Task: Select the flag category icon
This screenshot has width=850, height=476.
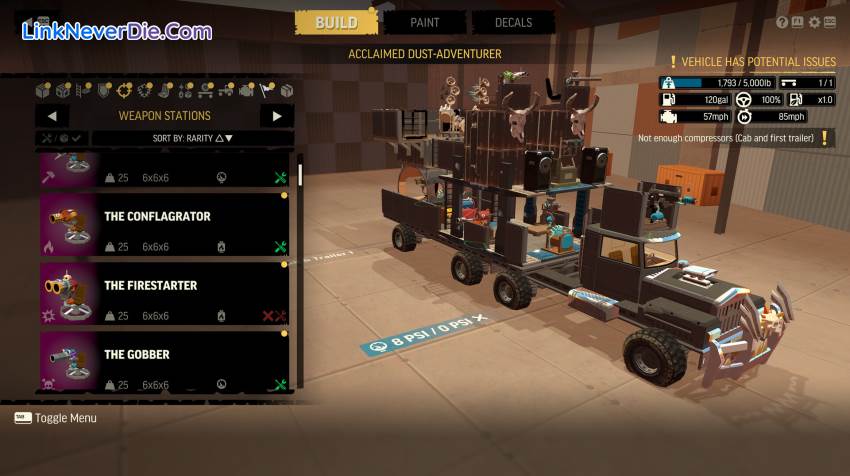Action: pyautogui.click(x=267, y=91)
